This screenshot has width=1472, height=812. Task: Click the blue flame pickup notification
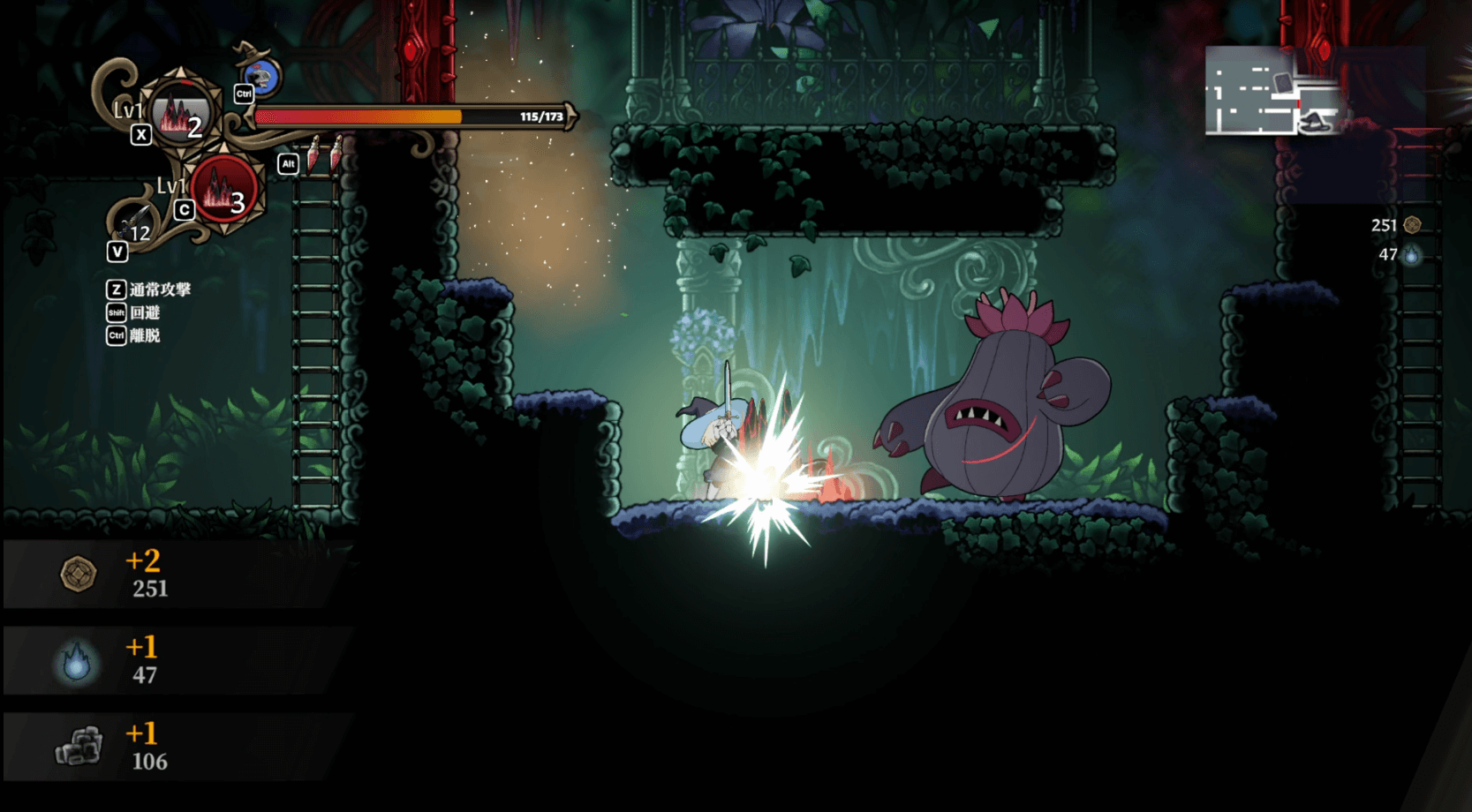(177, 660)
